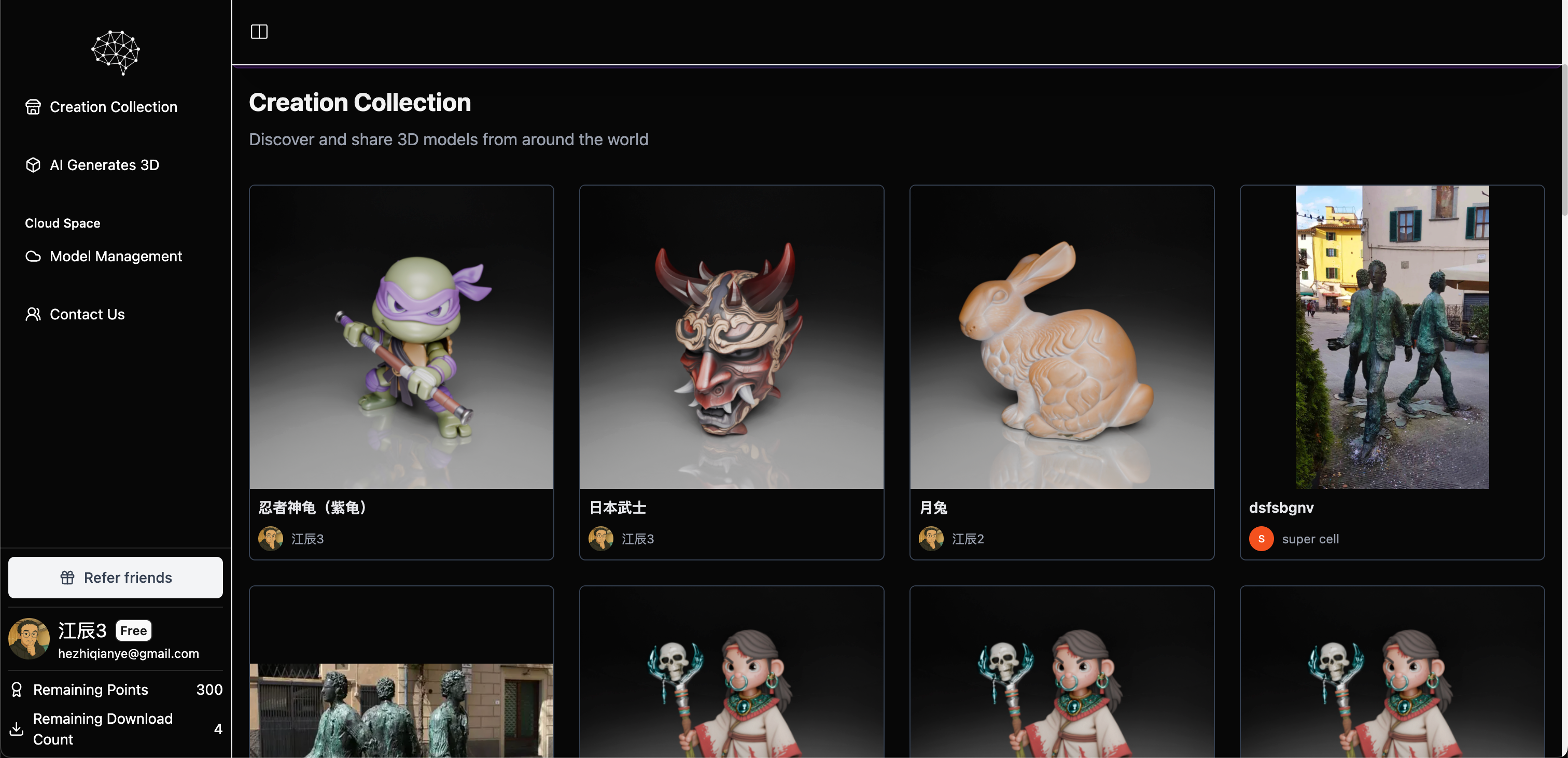
Task: Select the AI Generates 3D icon
Action: point(34,164)
